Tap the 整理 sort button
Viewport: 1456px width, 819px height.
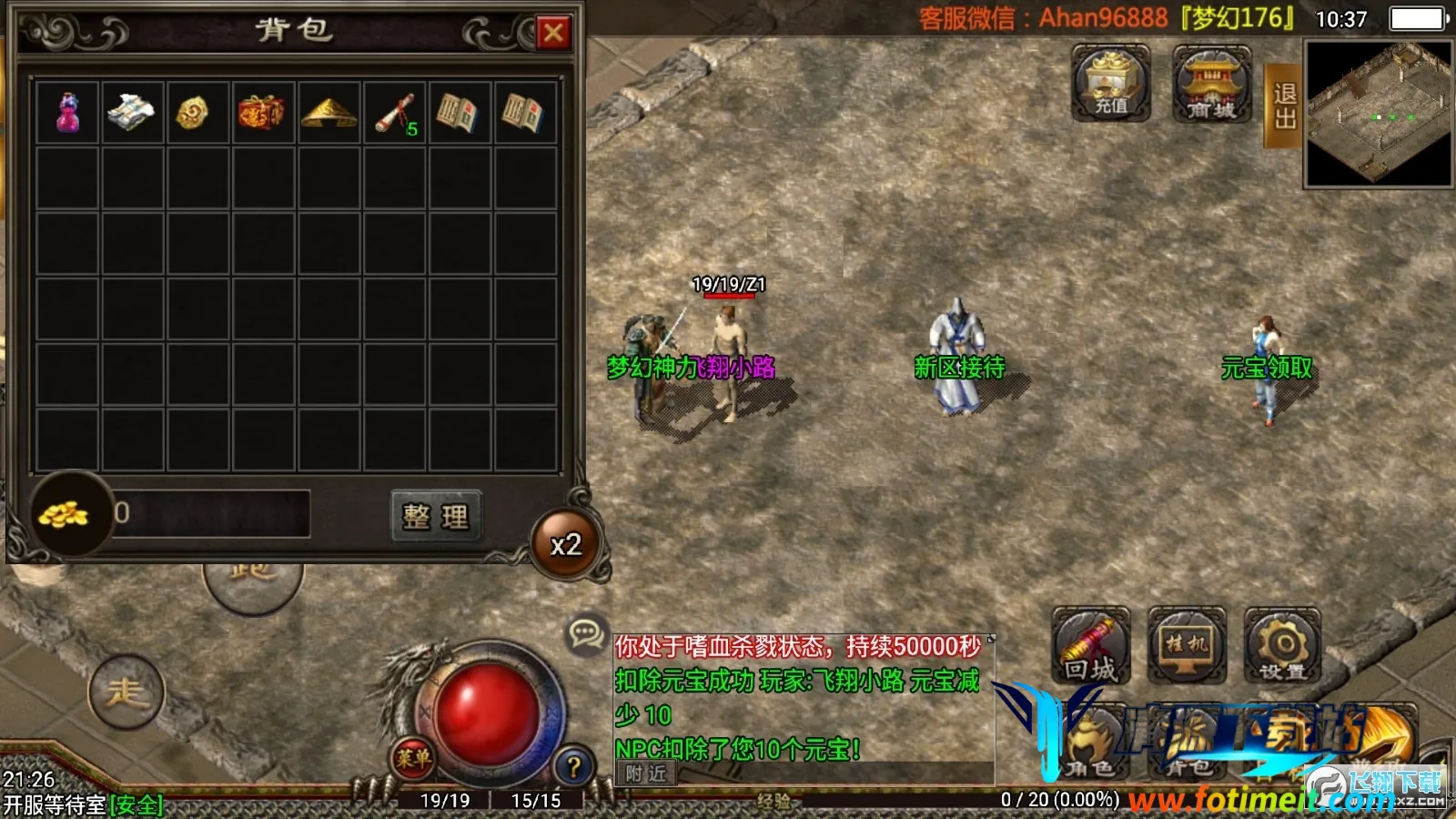pyautogui.click(x=436, y=517)
